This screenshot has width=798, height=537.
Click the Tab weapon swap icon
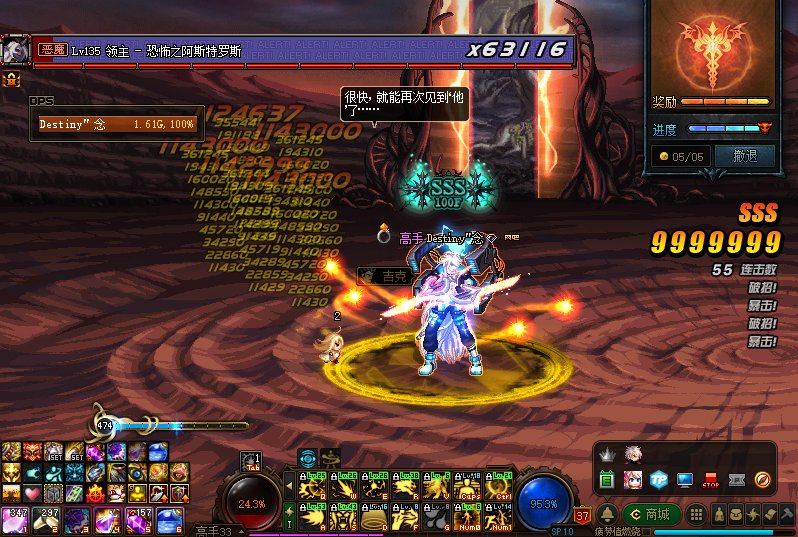(251, 460)
